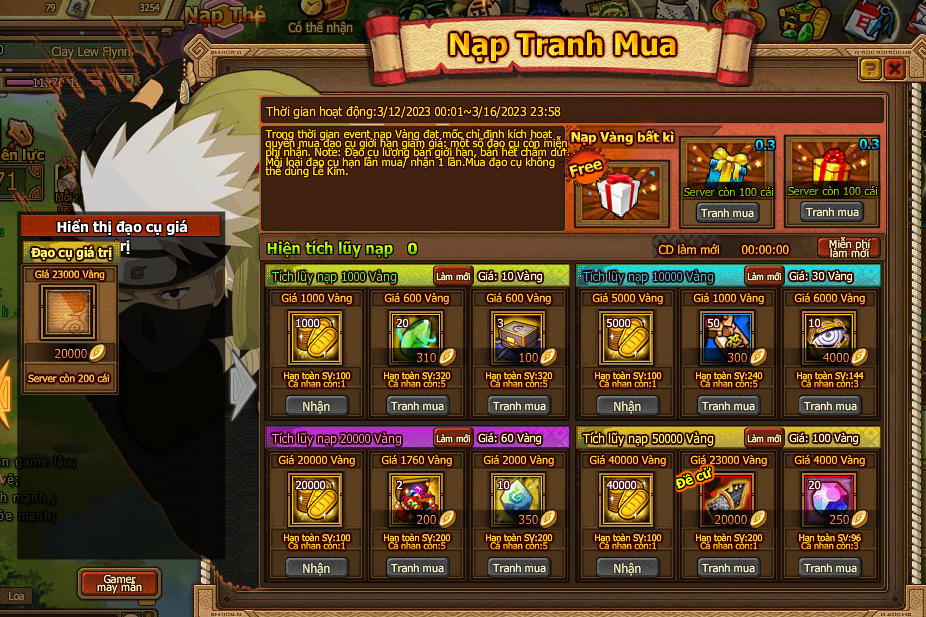Click the Miễn phí làm mới button
This screenshot has width=926, height=617.
pyautogui.click(x=849, y=248)
